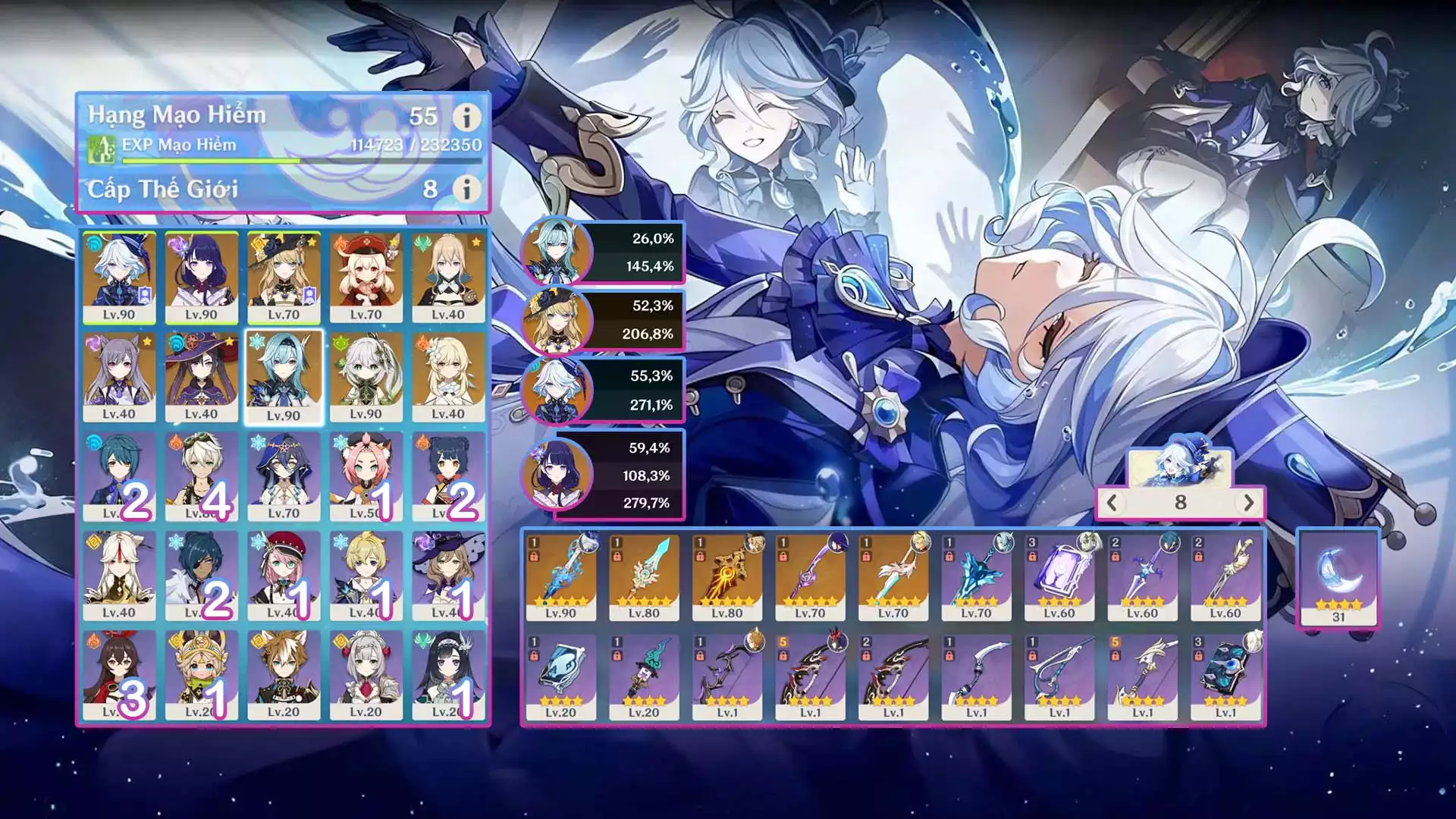Choose the Navia Lv.70 character tile
This screenshot has height=819, width=1456.
tap(284, 278)
